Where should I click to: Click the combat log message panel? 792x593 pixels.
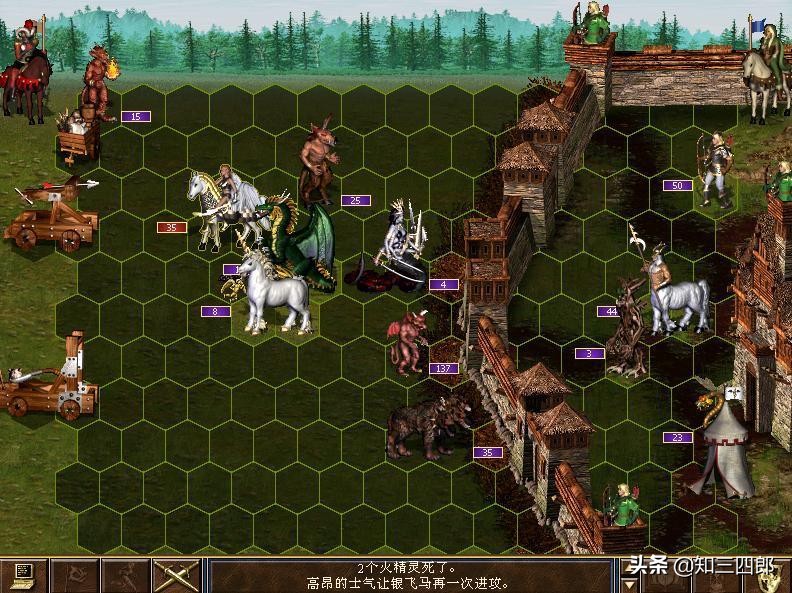[x=408, y=576]
